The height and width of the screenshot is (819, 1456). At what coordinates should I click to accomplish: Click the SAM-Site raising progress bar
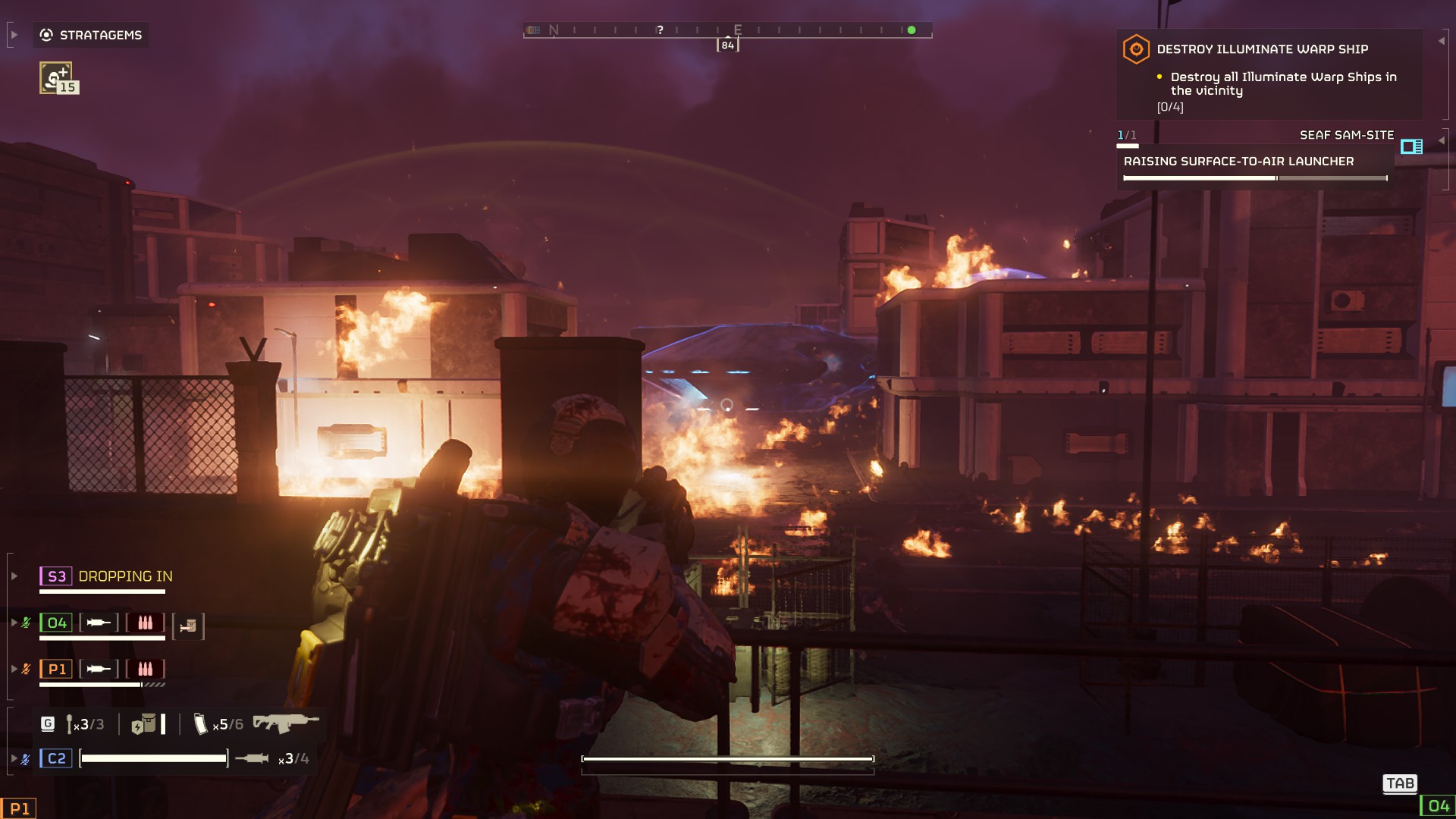(x=1255, y=177)
